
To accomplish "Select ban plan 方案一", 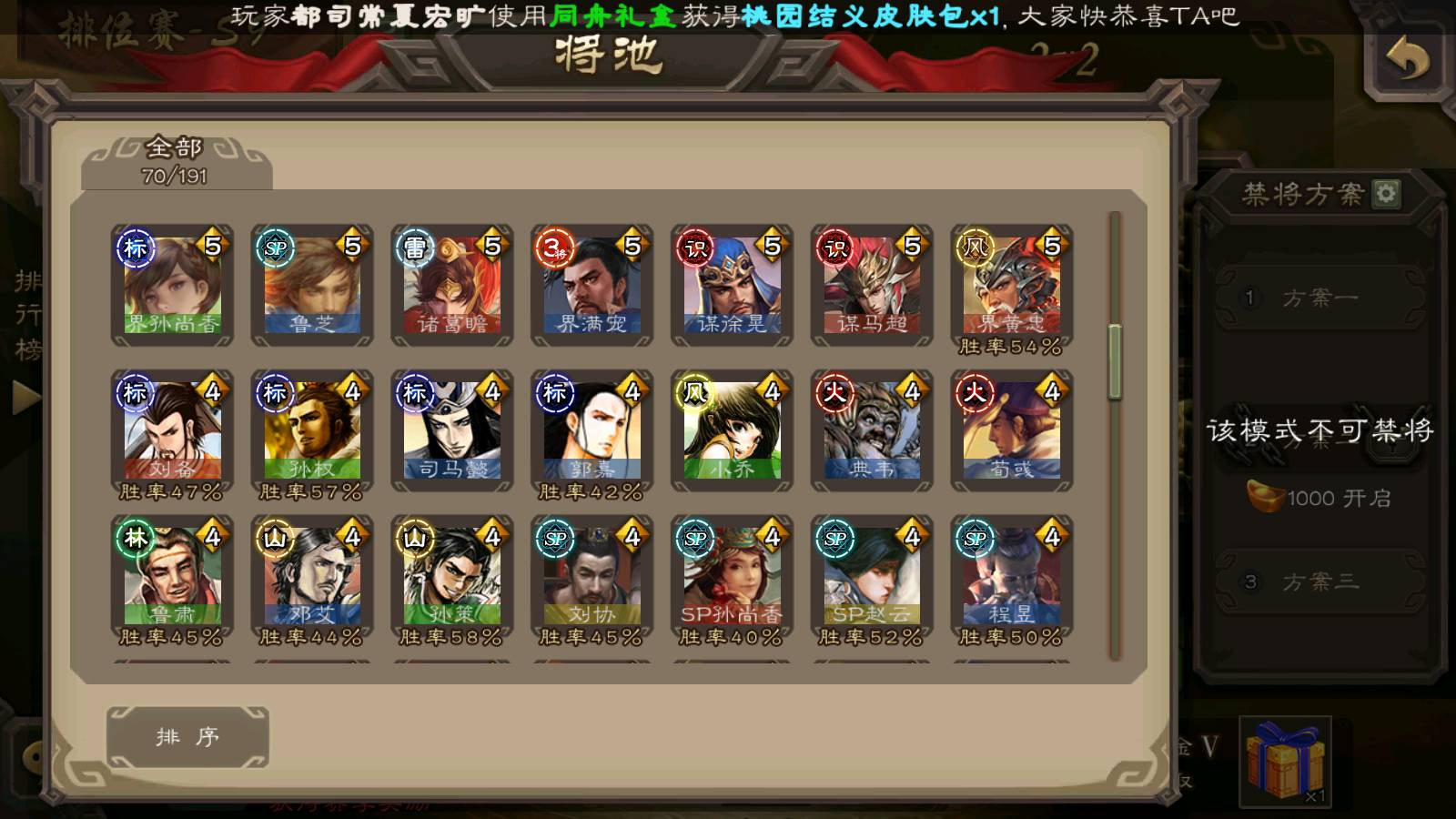I will [1319, 298].
